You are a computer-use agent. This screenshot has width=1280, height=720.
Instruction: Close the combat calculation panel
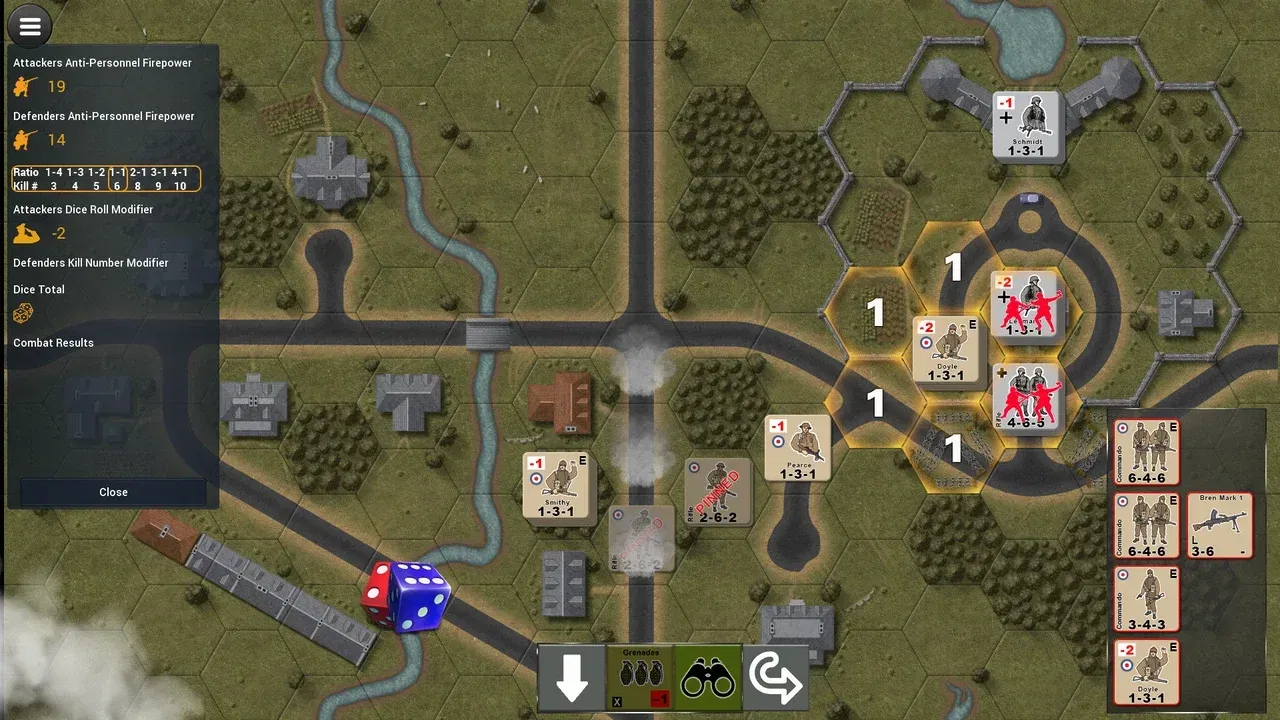coord(113,492)
